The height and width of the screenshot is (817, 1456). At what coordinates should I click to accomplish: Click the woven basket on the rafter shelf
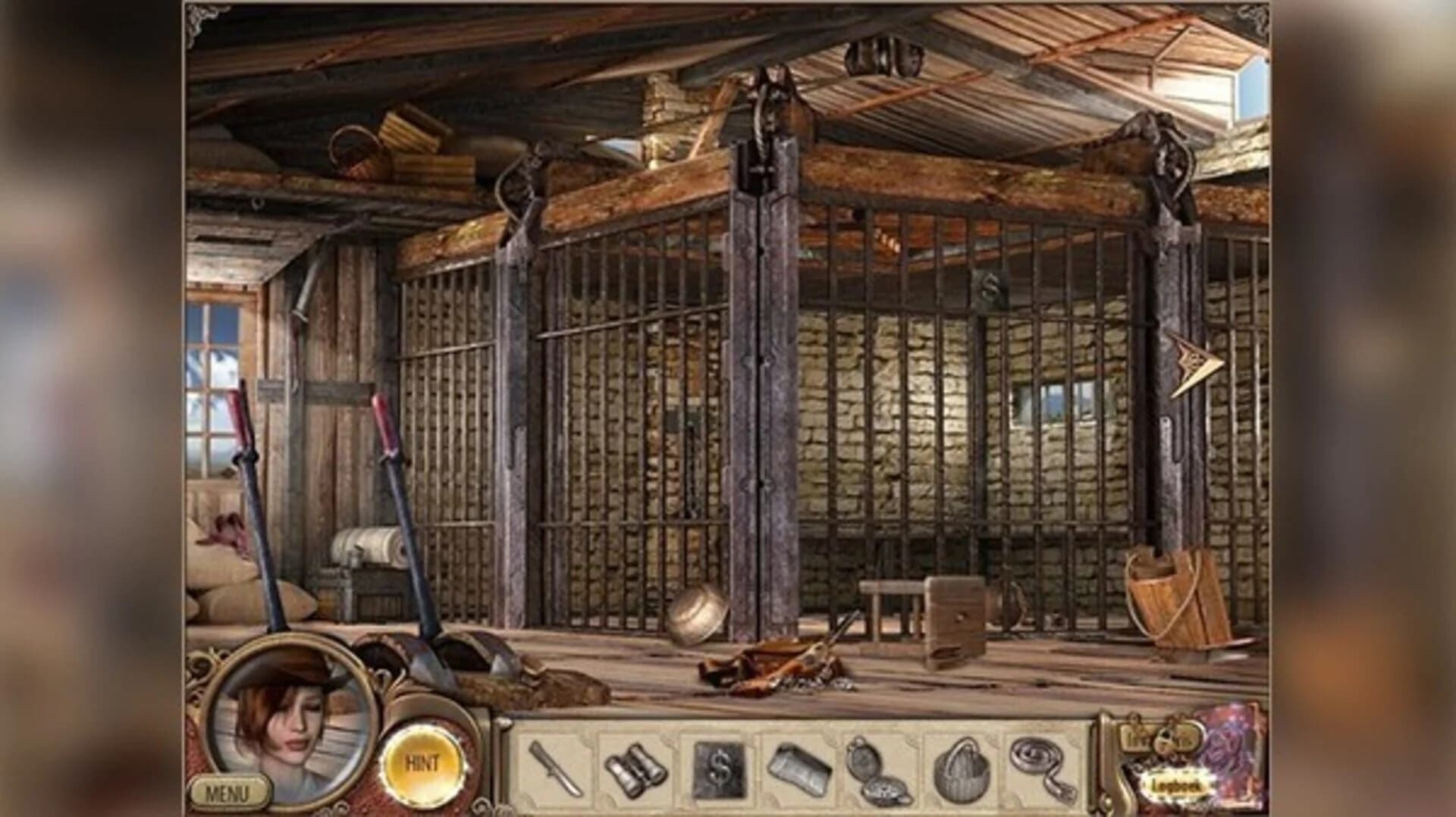coord(355,148)
